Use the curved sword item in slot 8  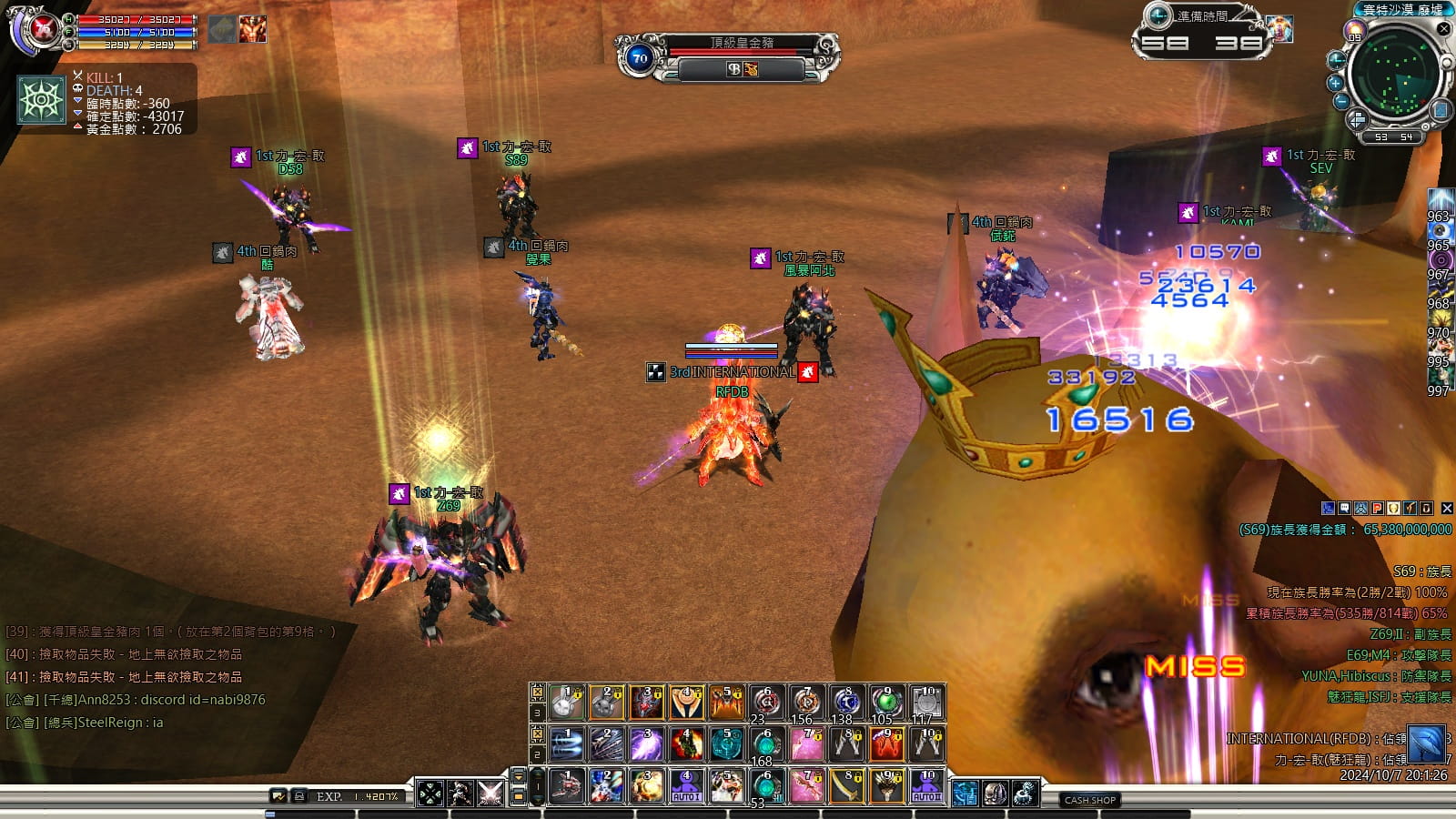coord(846,786)
